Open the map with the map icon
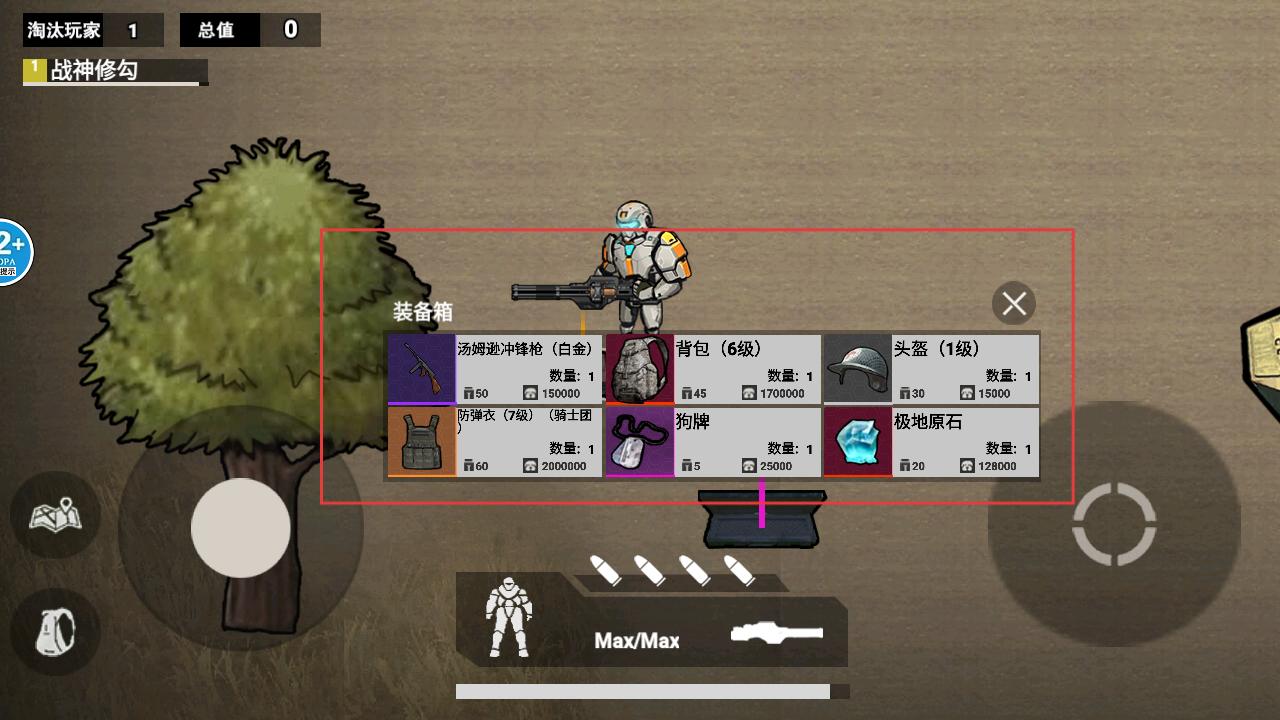The width and height of the screenshot is (1280, 720). tap(55, 516)
